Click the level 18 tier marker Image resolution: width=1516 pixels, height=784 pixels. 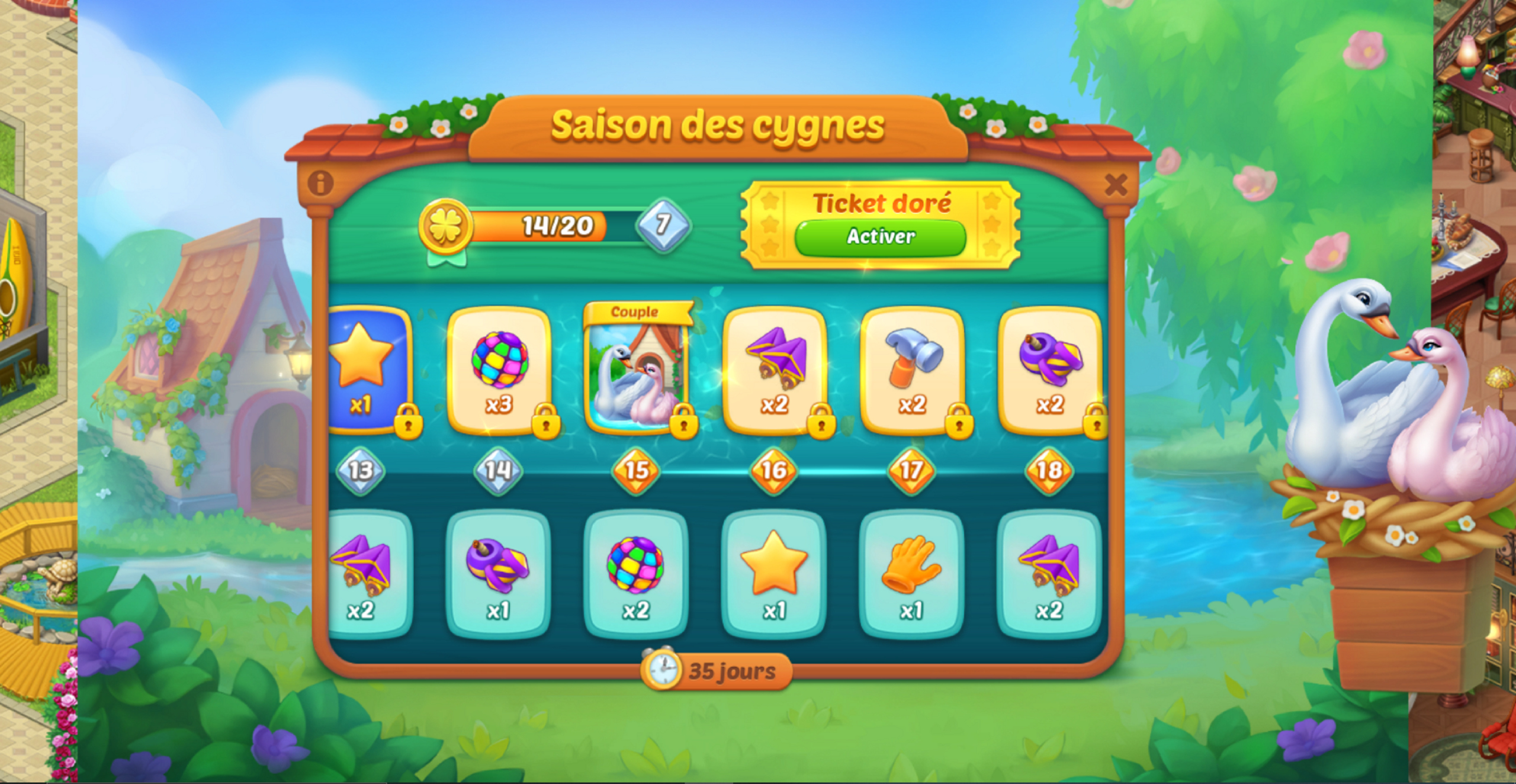1049,471
